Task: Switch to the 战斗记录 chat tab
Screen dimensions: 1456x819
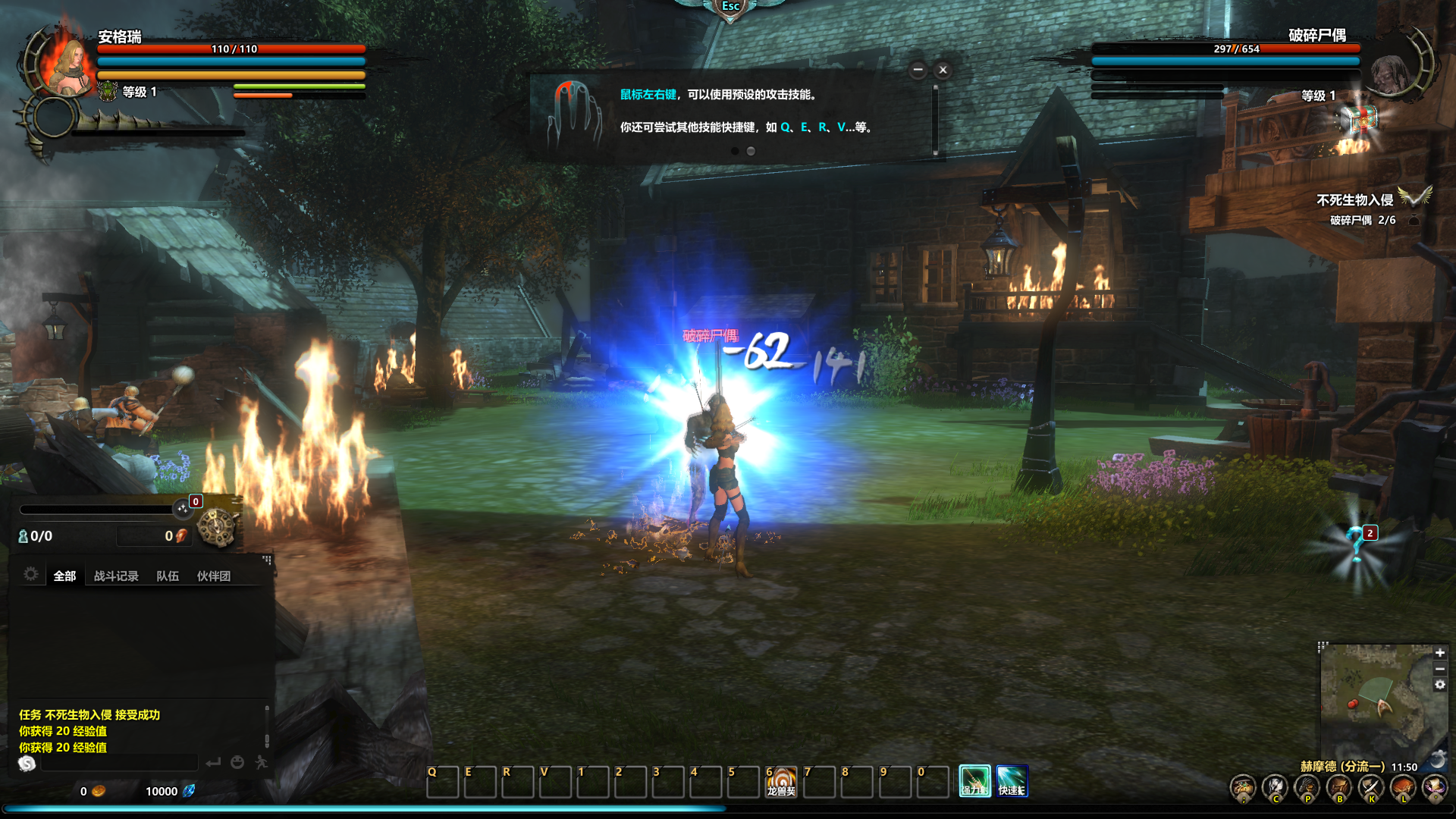Action: 116,576
